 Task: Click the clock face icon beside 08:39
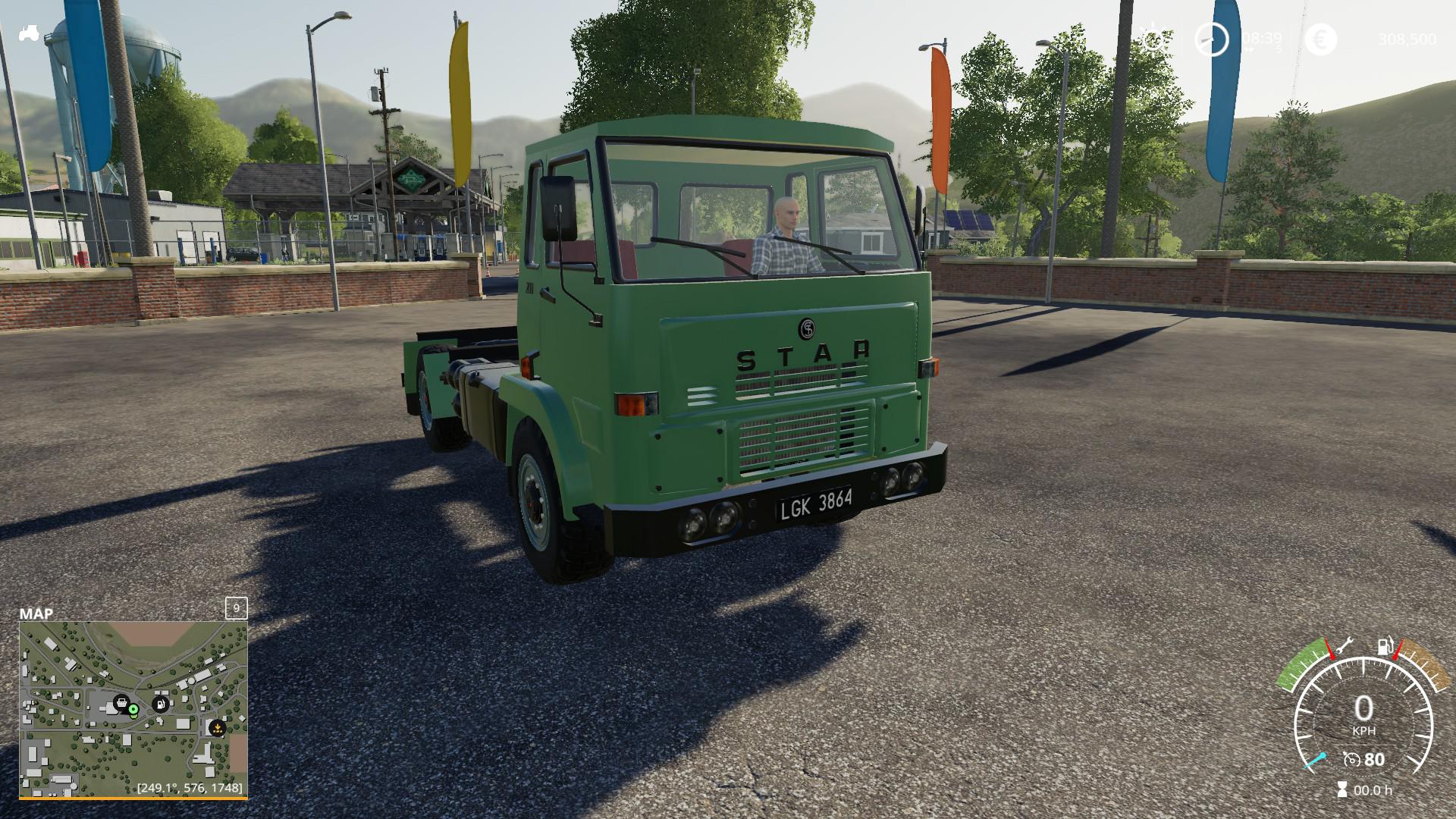(1212, 40)
